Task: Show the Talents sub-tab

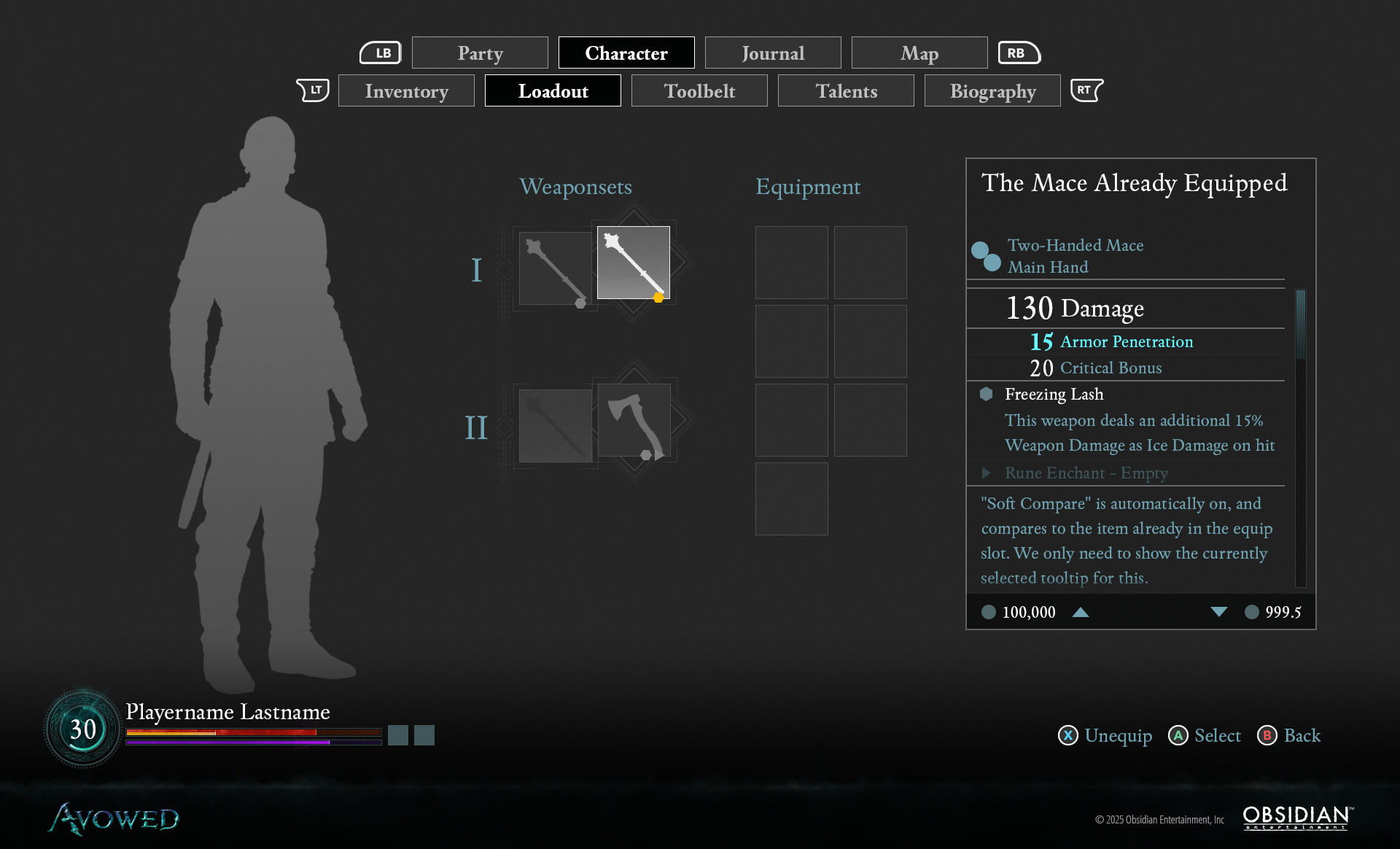Action: 846,91
